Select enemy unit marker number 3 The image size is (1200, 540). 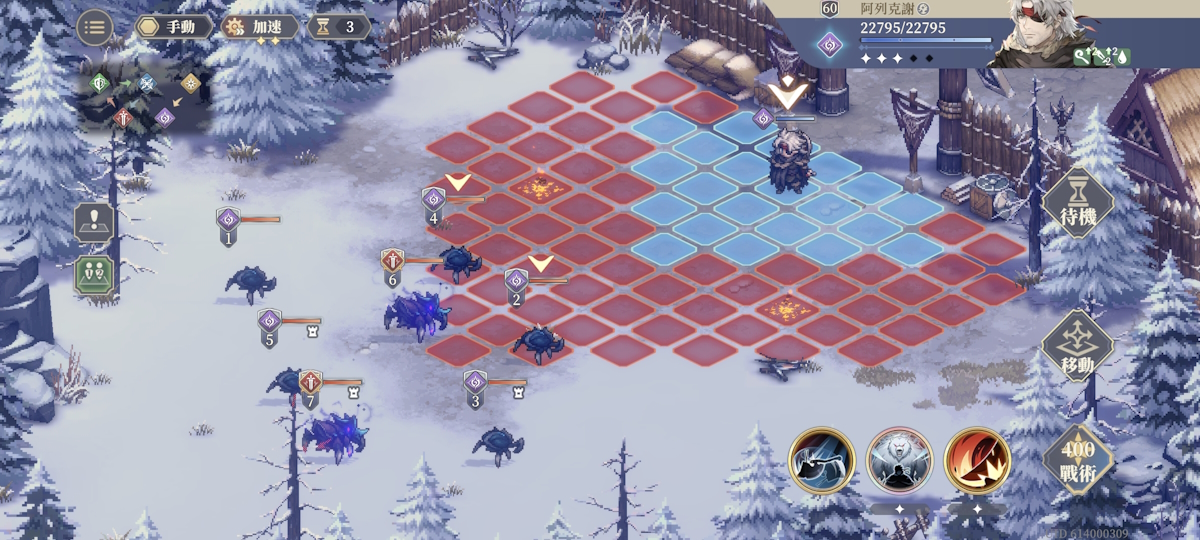(x=475, y=385)
